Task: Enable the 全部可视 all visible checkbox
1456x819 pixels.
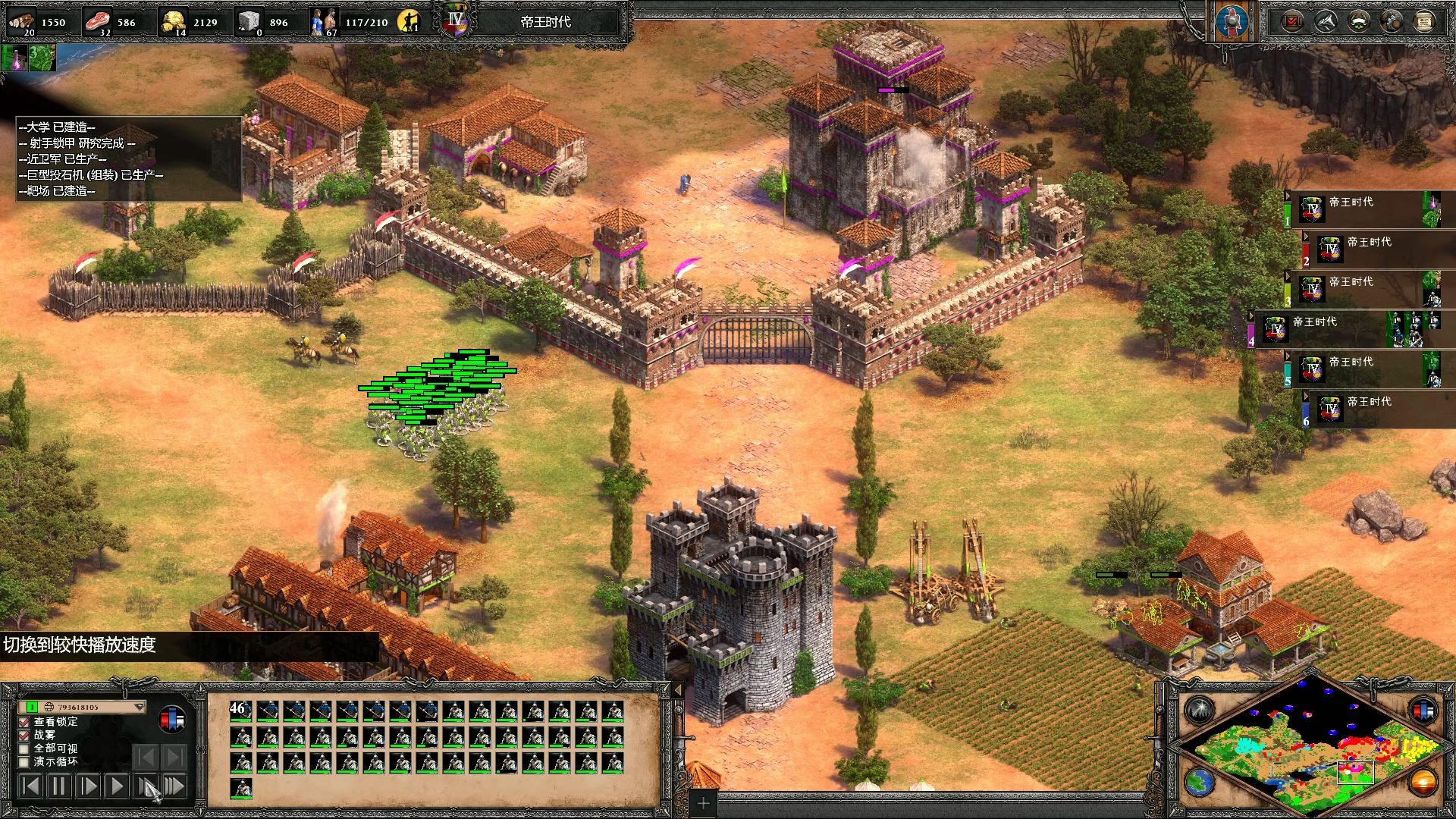Action: click(24, 748)
